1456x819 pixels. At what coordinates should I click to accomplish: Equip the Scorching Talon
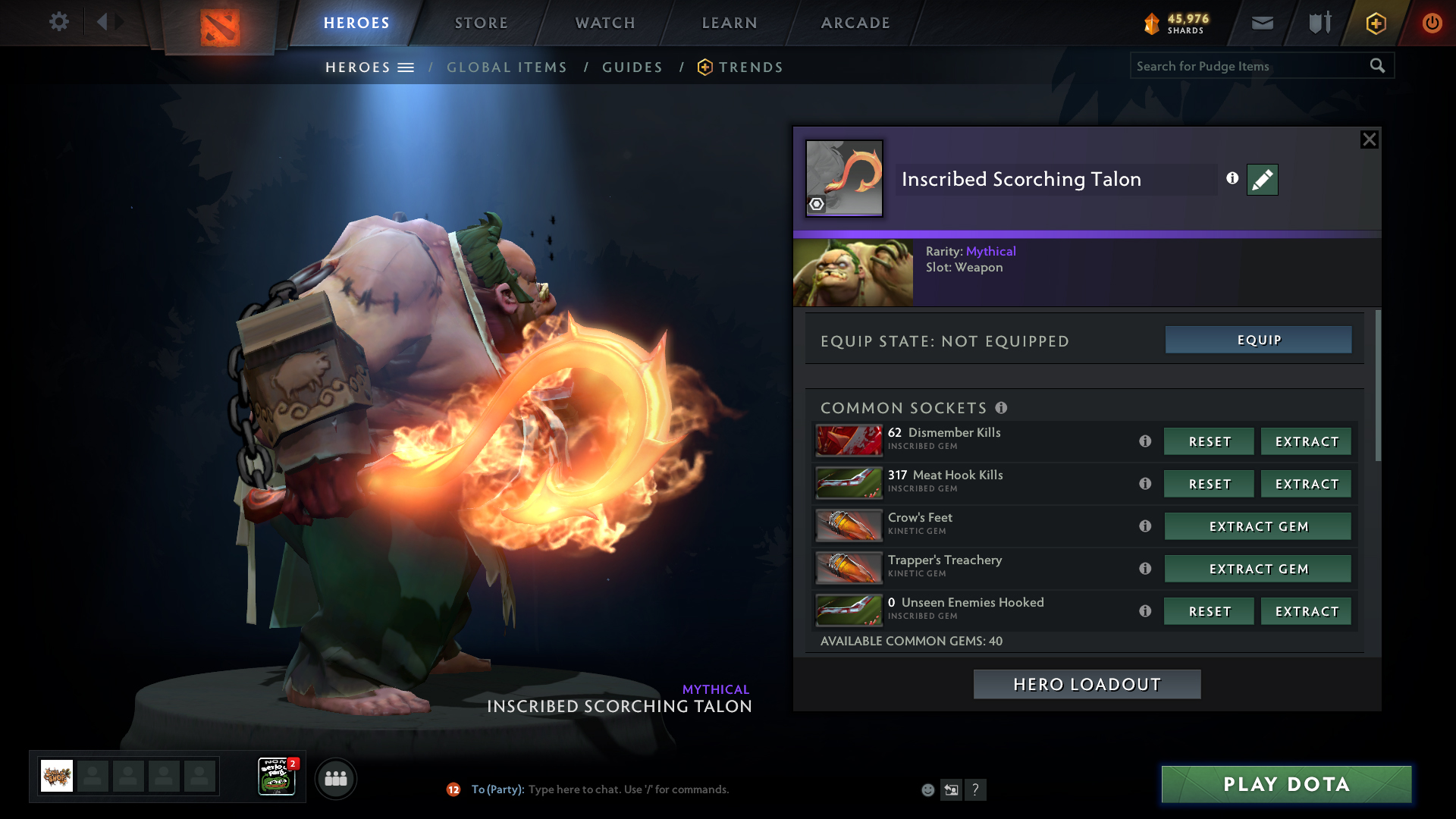point(1258,340)
